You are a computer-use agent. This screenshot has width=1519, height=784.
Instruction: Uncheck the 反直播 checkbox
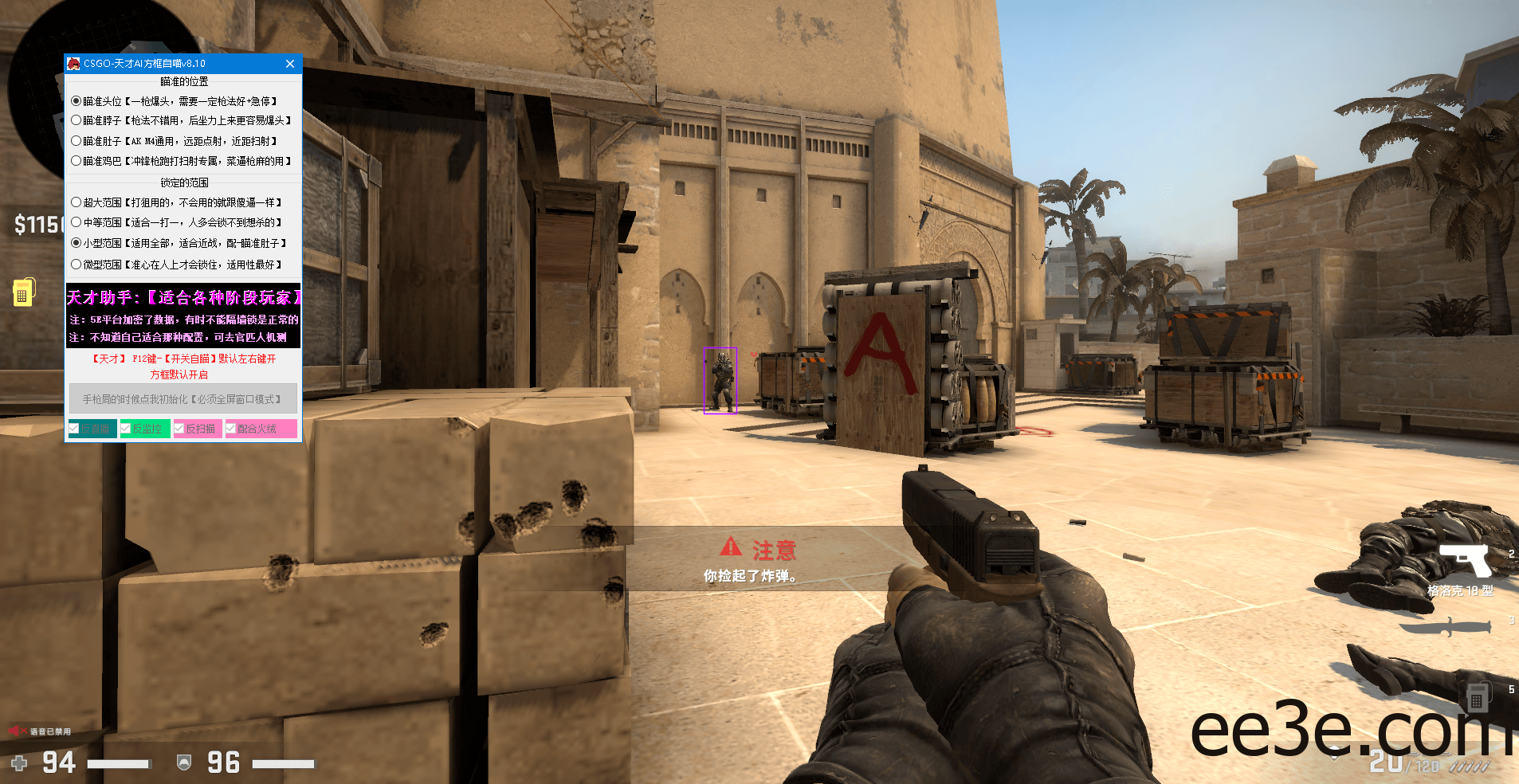(74, 428)
